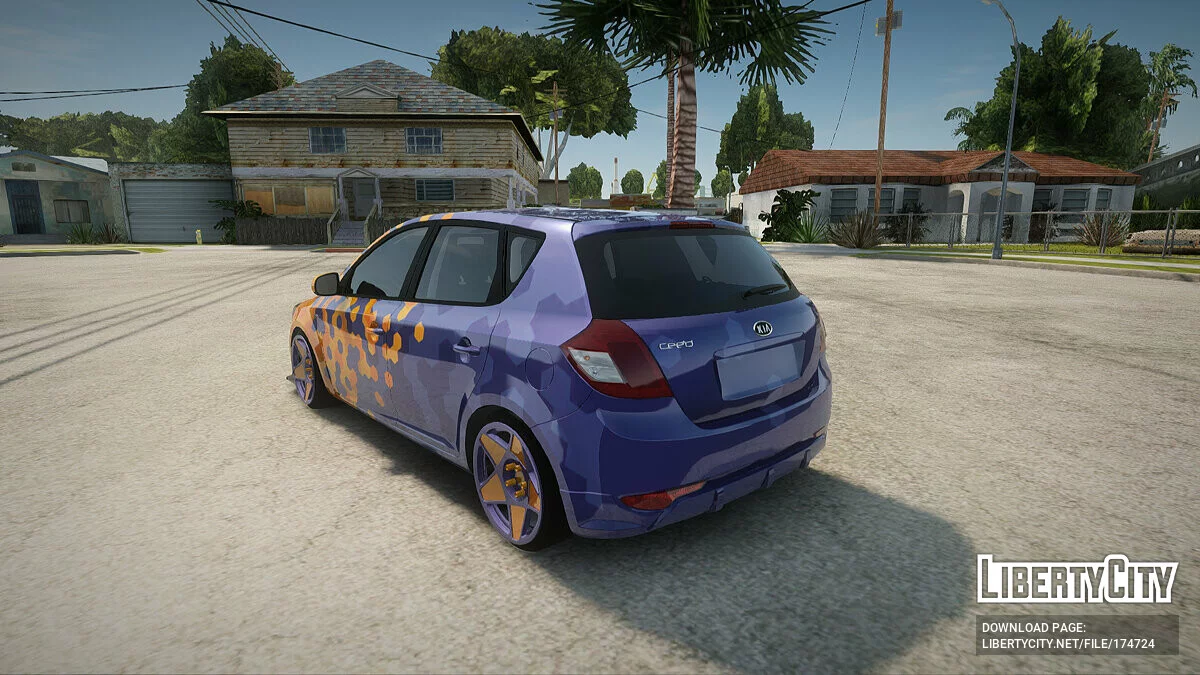Click the LibertyCity logo watermark
The image size is (1200, 675).
tap(1076, 579)
